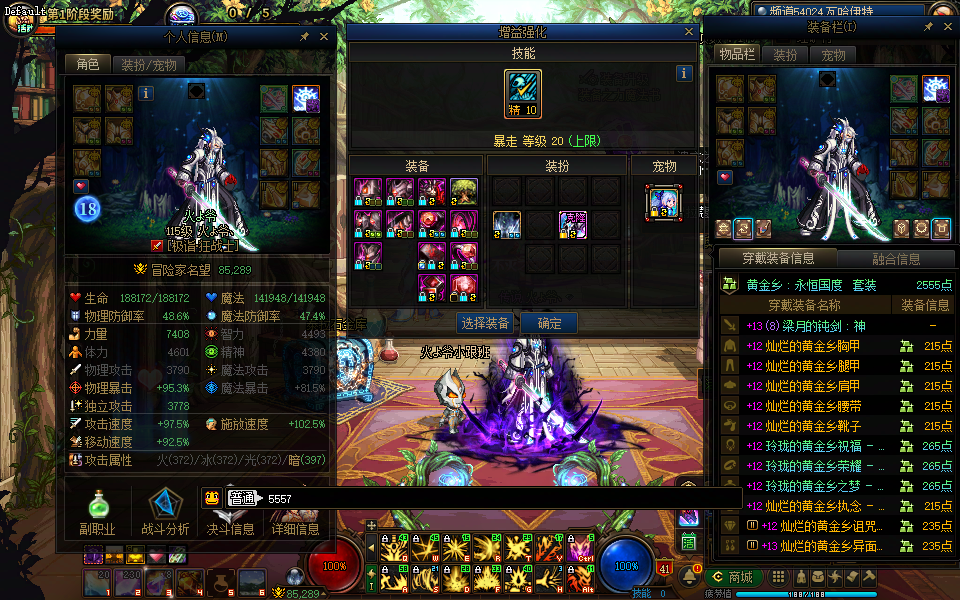Close the 增益强化 buff enhancement window
Screen dimensions: 960x600
689,32
